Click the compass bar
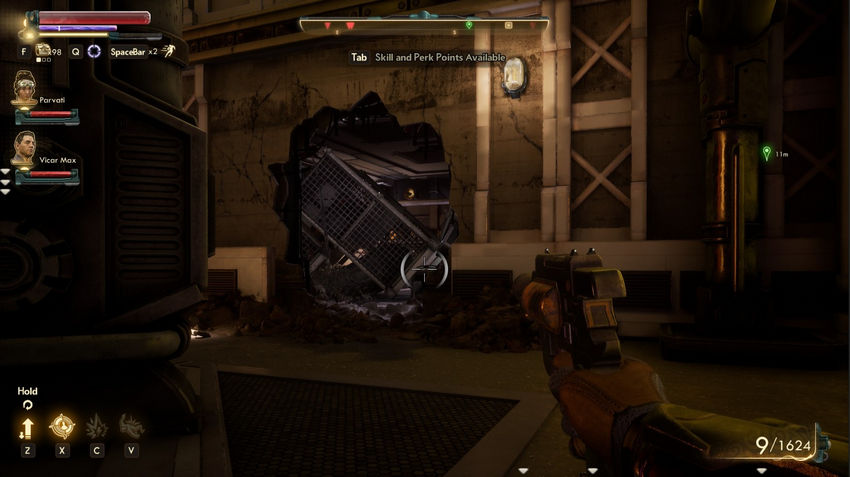The width and height of the screenshot is (850, 477). (424, 24)
